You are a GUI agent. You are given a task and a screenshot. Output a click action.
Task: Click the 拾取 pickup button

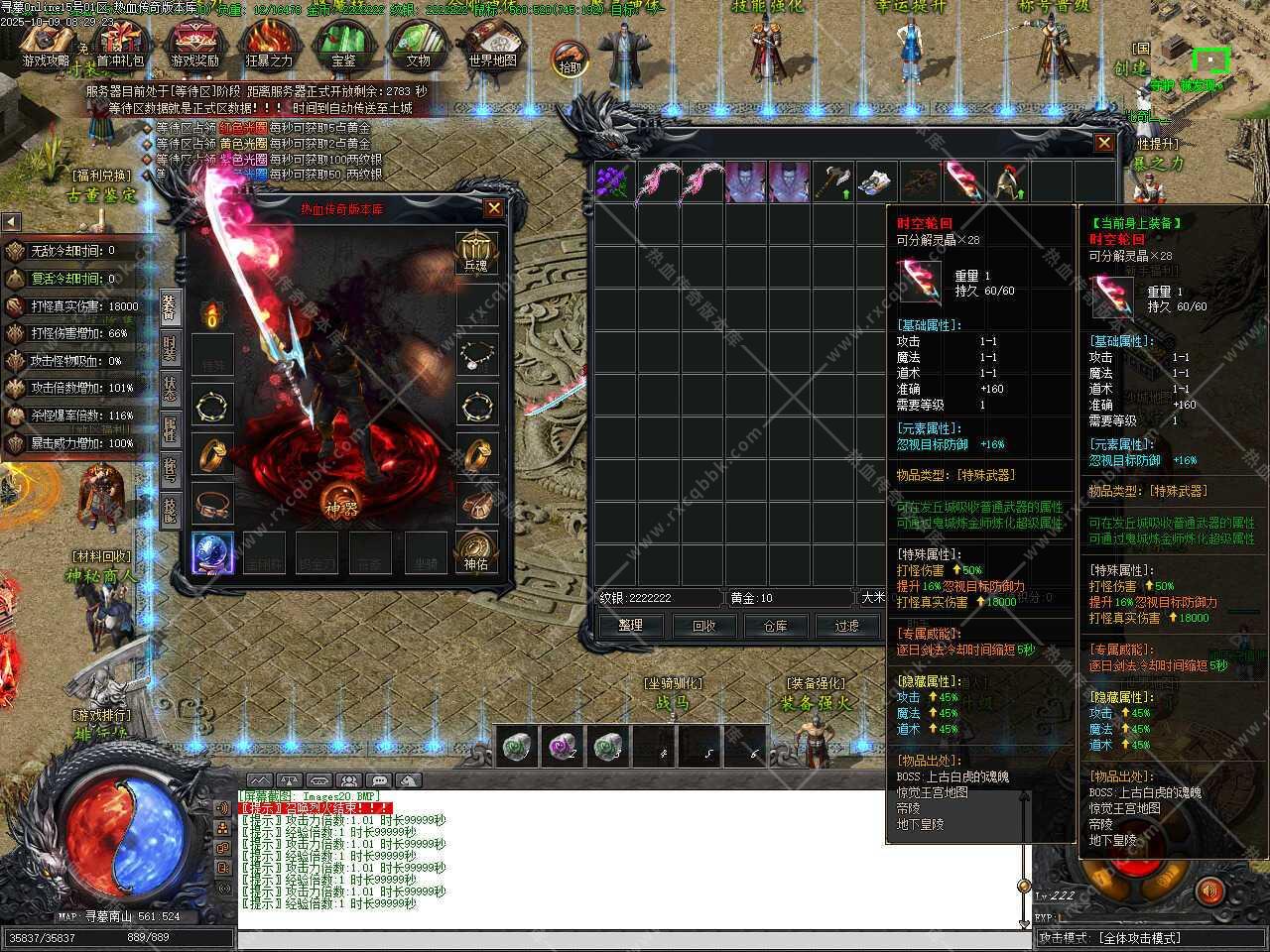pos(570,59)
